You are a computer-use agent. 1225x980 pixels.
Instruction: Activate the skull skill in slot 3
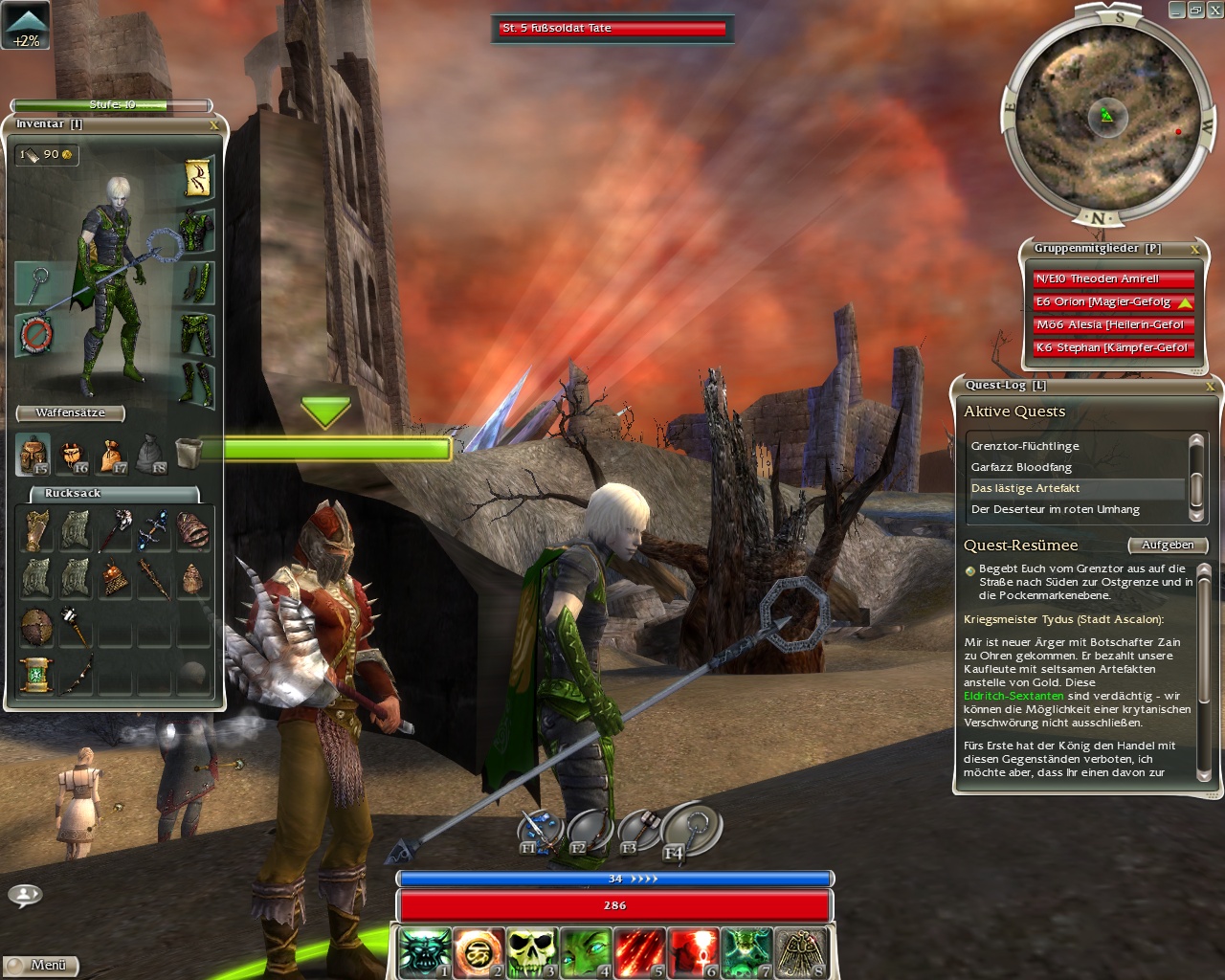531,953
